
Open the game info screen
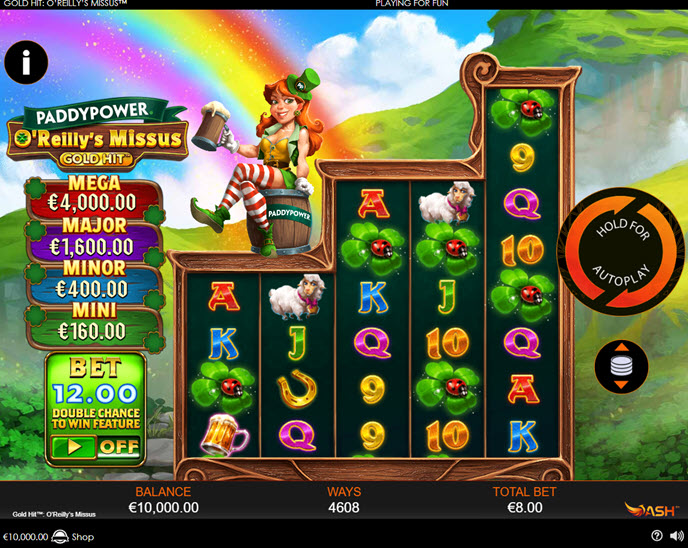(x=26, y=63)
